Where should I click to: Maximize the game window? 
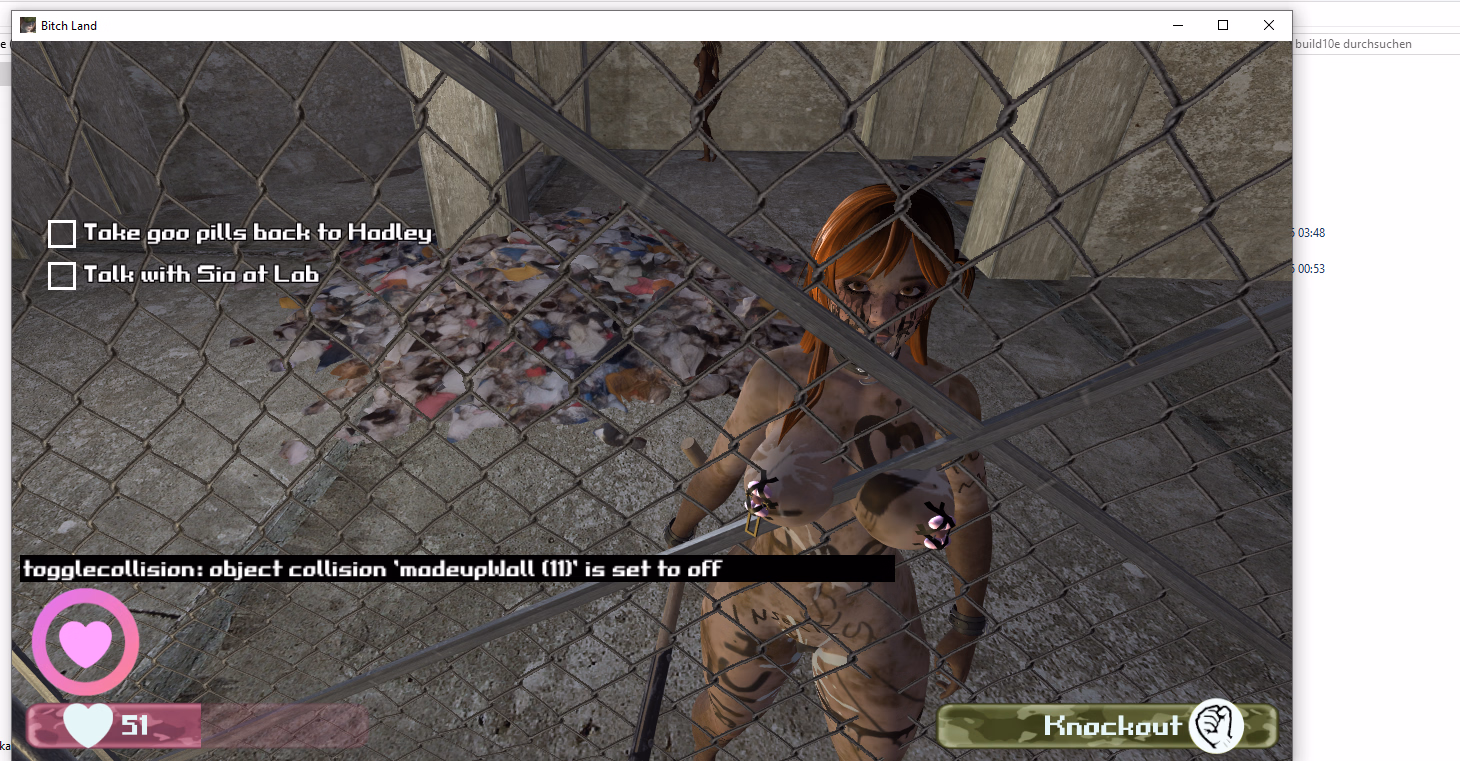[x=1222, y=25]
